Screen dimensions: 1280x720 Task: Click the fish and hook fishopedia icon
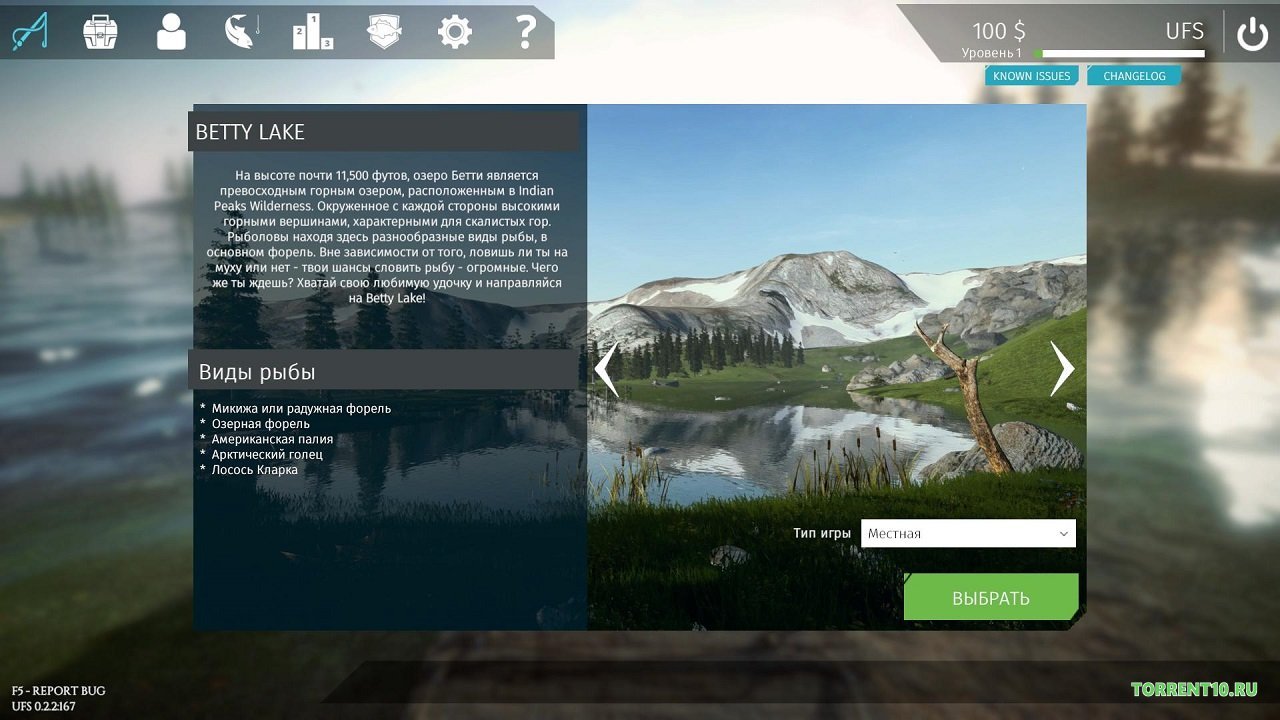click(x=240, y=31)
